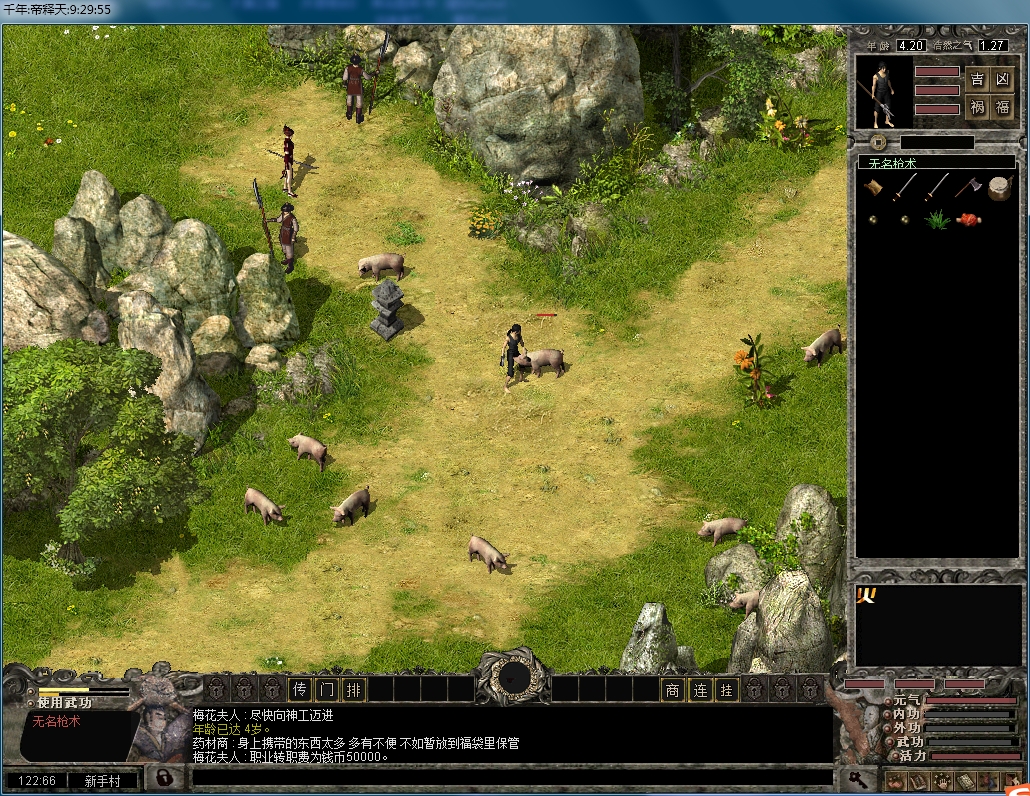This screenshot has width=1030, height=796.
Task: Choose the green herb item
Action: click(937, 219)
